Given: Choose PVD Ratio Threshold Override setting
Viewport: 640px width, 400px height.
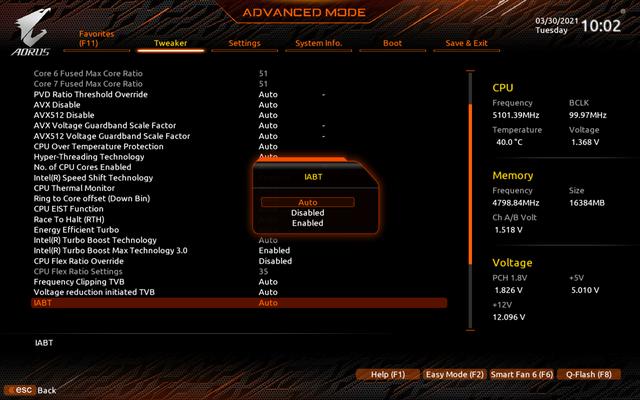Looking at the screenshot, I should pyautogui.click(x=90, y=94).
